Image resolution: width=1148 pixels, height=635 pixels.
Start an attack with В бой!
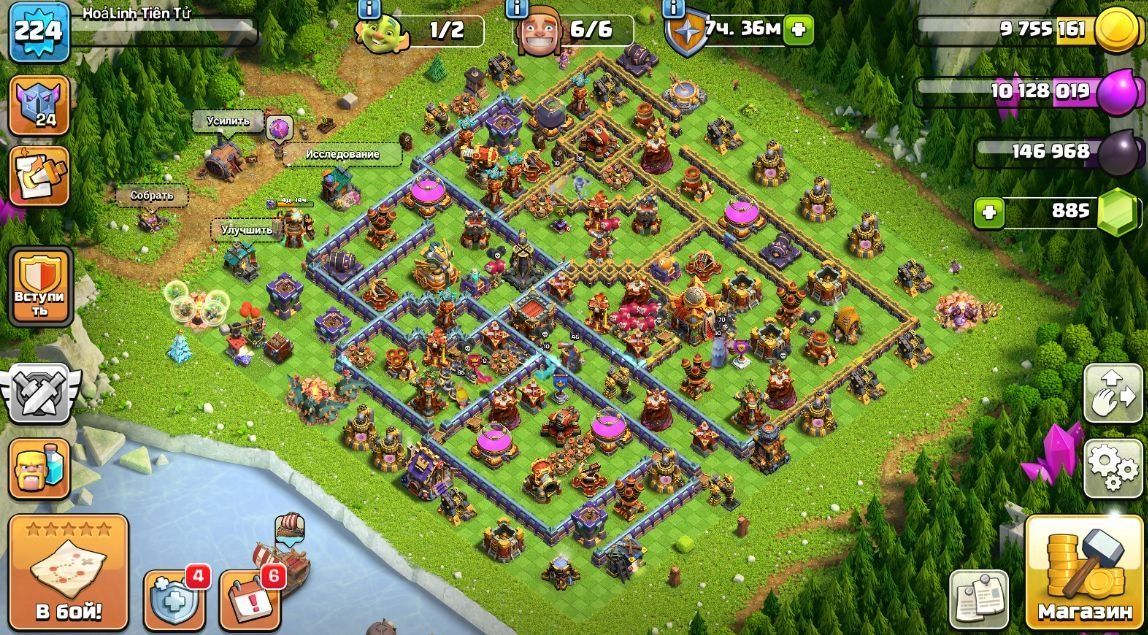(x=69, y=572)
